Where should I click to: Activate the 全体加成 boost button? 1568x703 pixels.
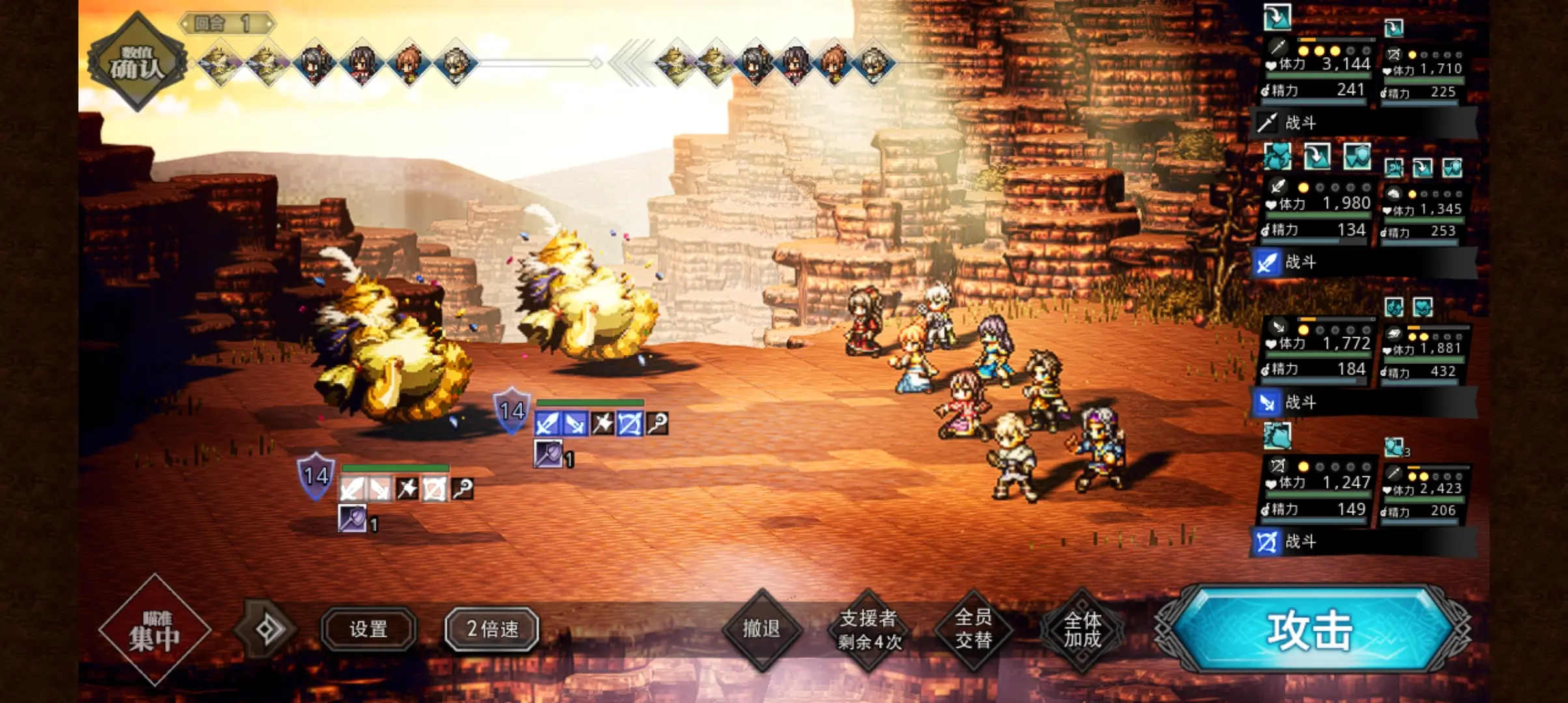pyautogui.click(x=1082, y=629)
